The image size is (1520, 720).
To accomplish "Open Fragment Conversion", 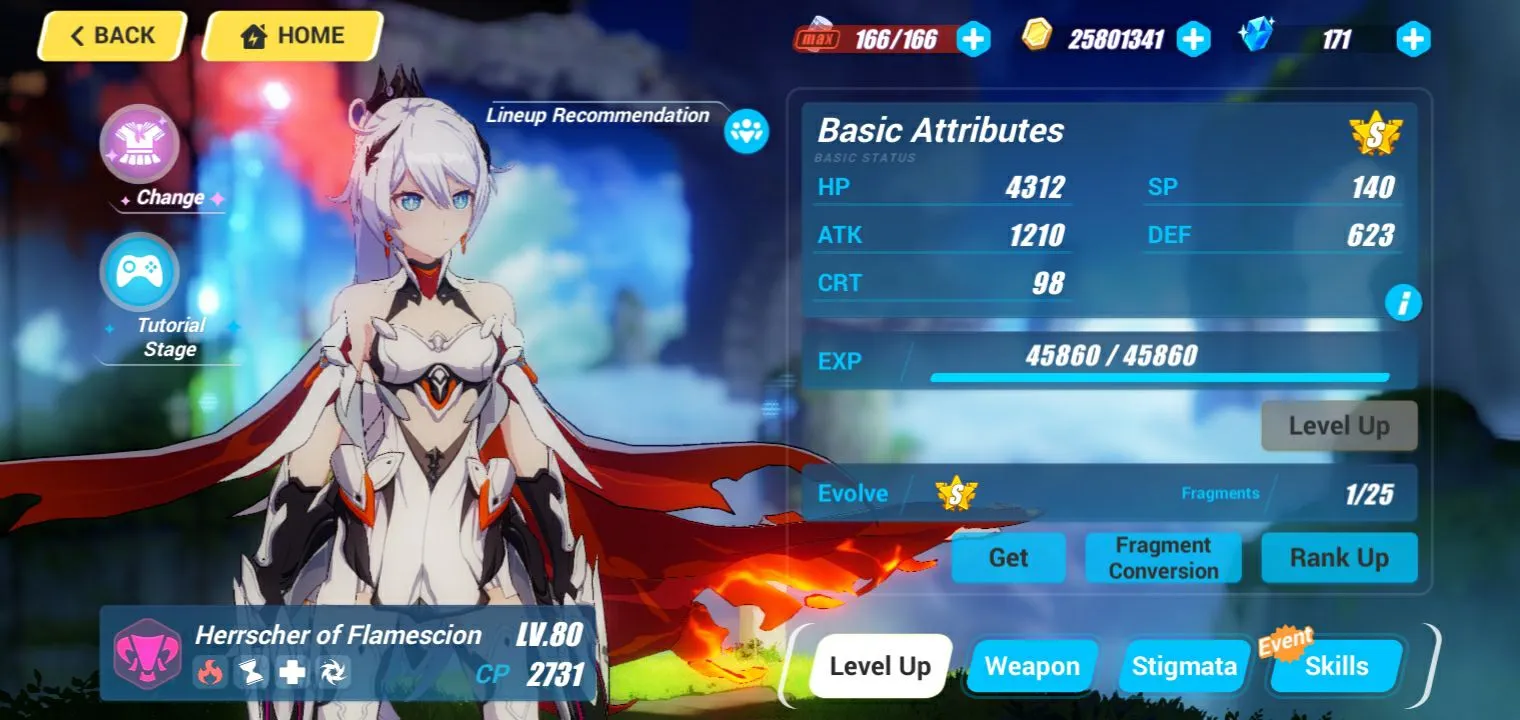I will click(1163, 558).
